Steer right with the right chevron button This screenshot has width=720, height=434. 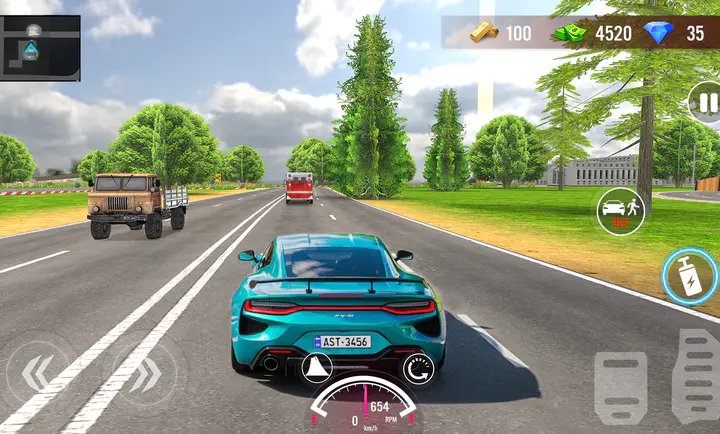145,374
